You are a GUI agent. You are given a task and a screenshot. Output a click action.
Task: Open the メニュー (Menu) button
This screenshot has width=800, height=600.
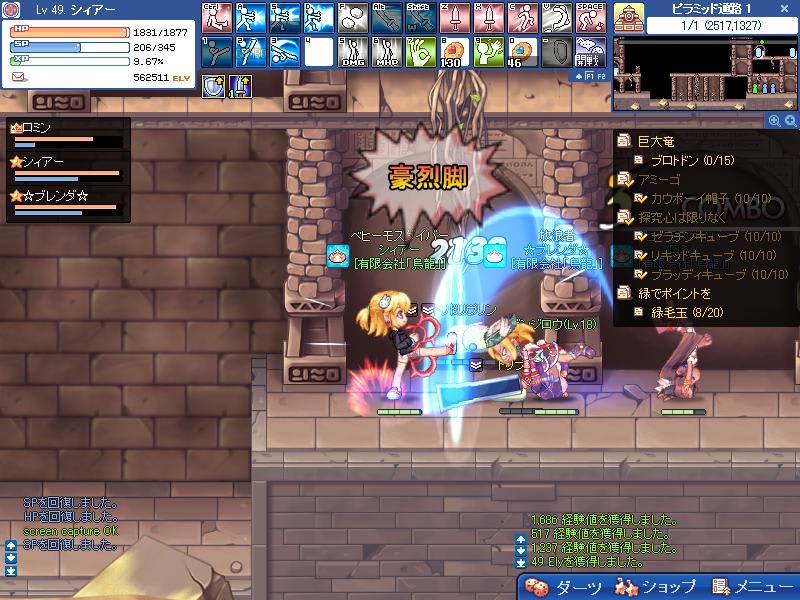[754, 587]
